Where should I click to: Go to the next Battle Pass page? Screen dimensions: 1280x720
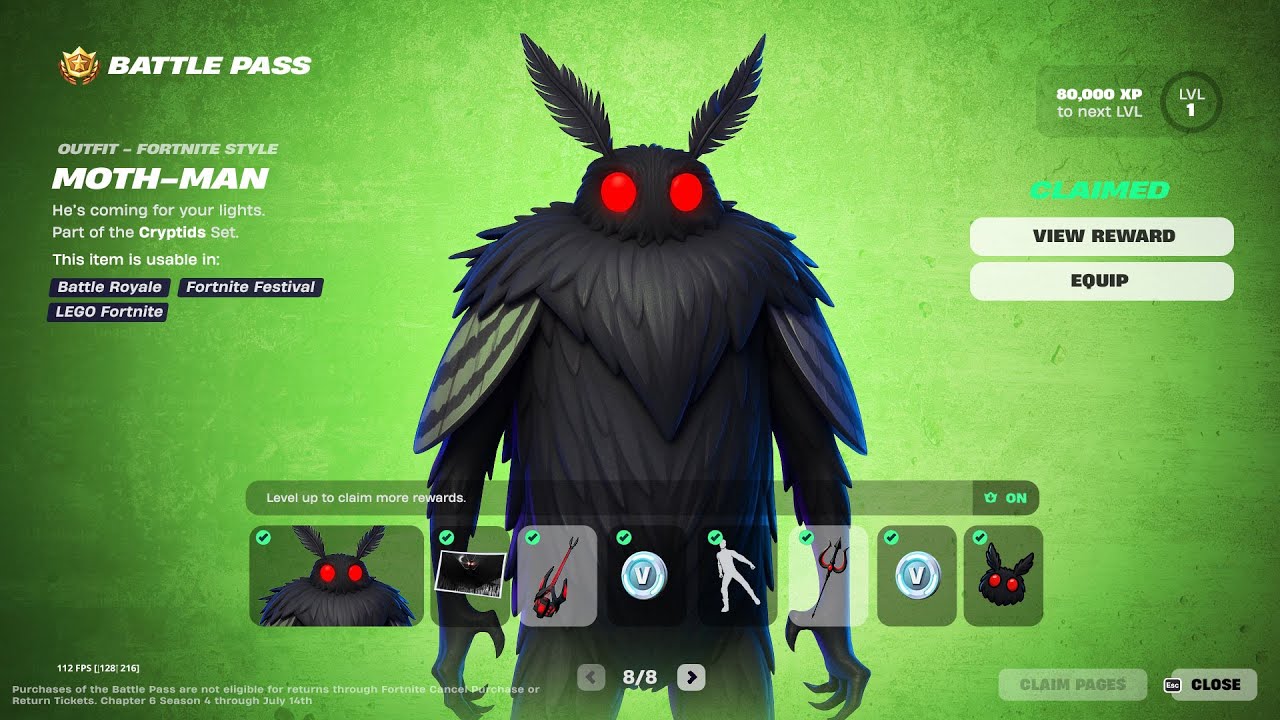pos(691,678)
